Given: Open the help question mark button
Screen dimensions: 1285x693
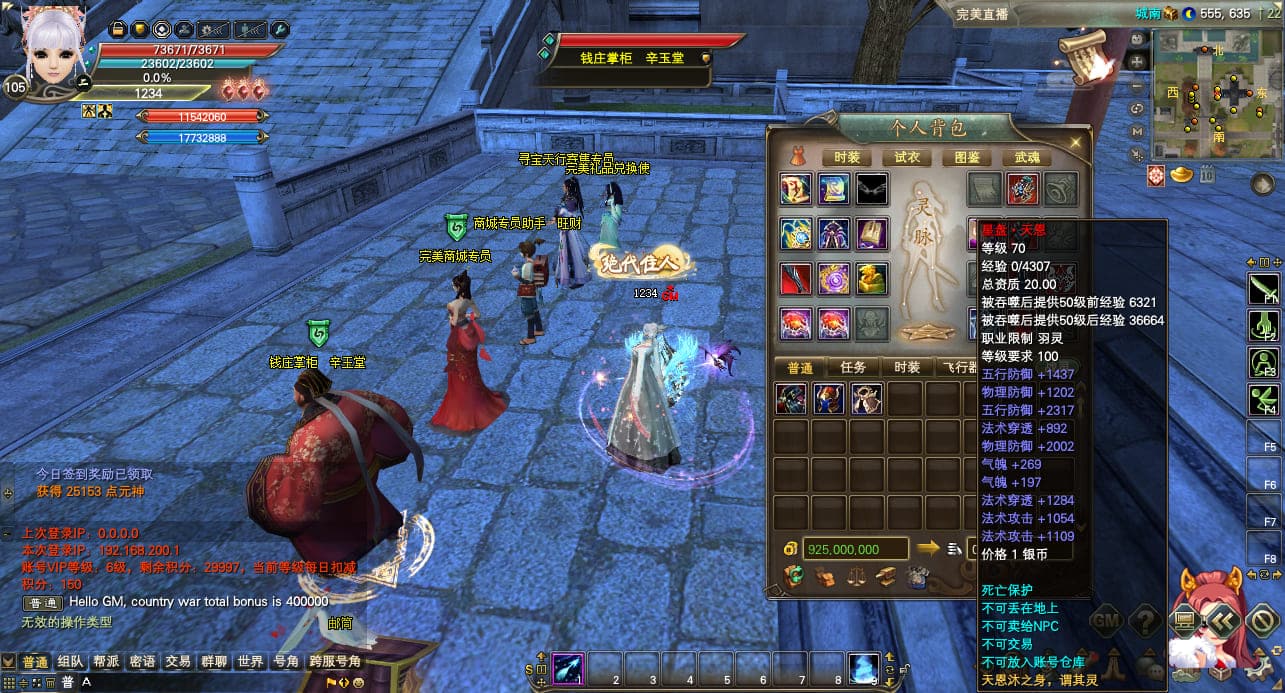Looking at the screenshot, I should point(1145,621).
